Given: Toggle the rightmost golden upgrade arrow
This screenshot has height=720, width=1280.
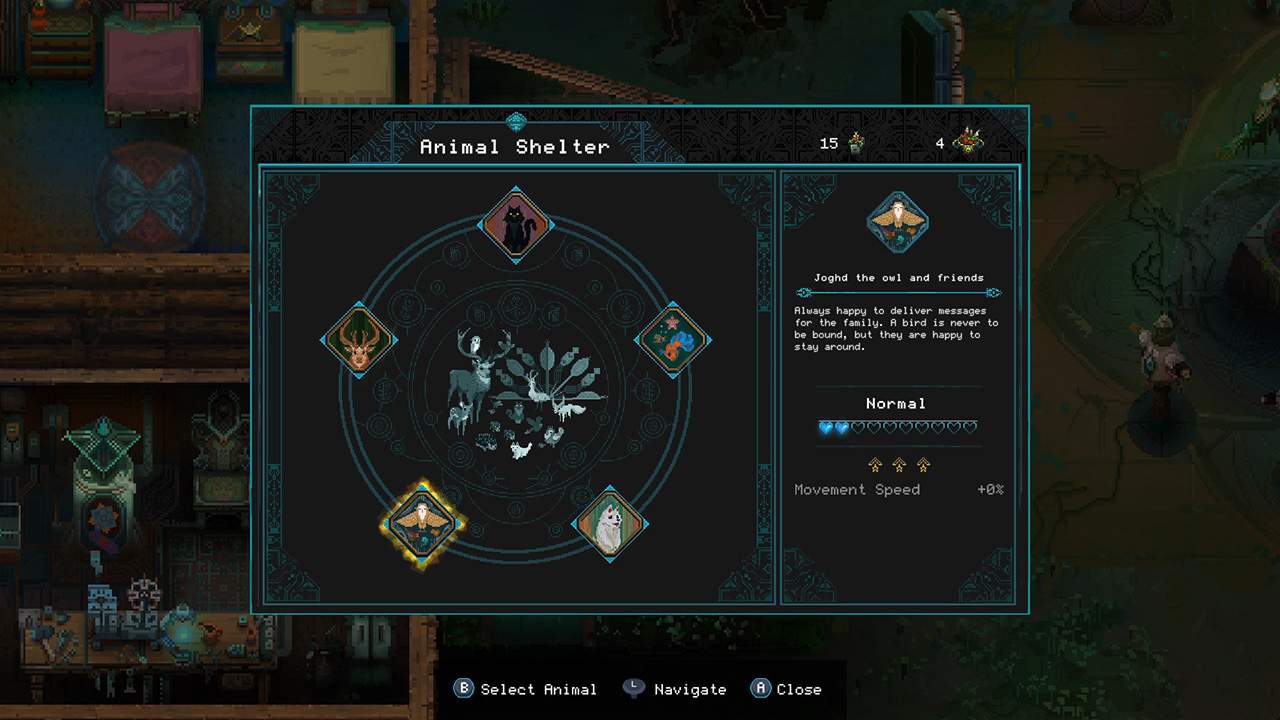Looking at the screenshot, I should coord(923,464).
